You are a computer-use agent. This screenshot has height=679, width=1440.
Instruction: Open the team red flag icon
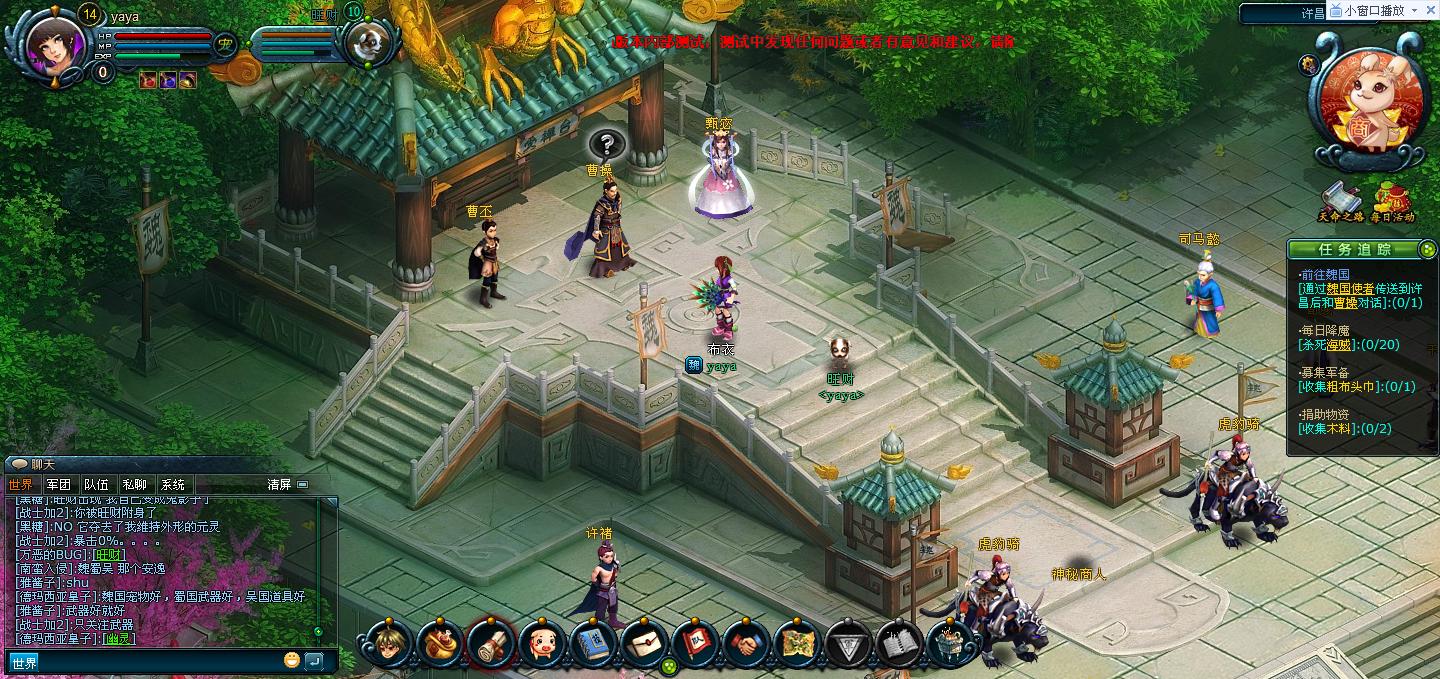(695, 643)
